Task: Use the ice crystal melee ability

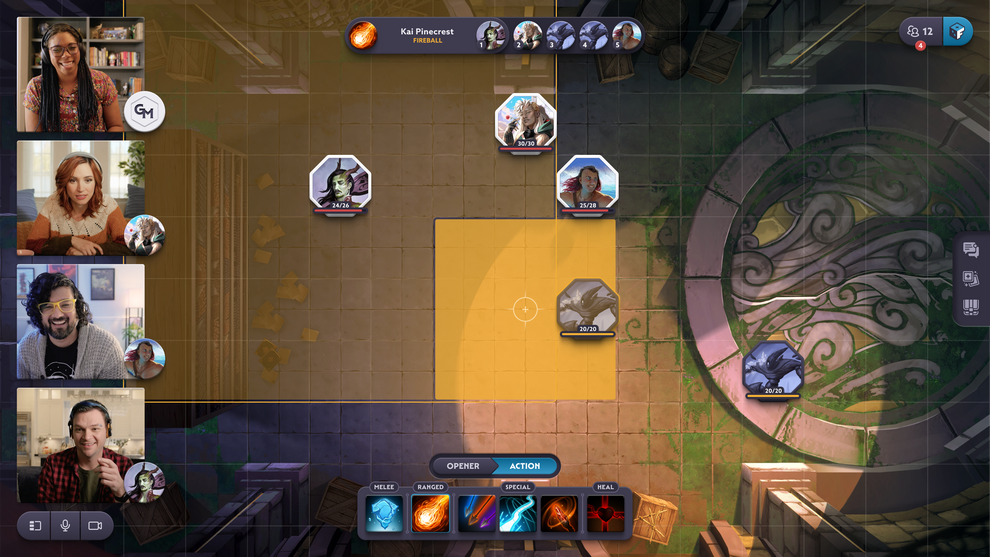Action: coord(385,514)
